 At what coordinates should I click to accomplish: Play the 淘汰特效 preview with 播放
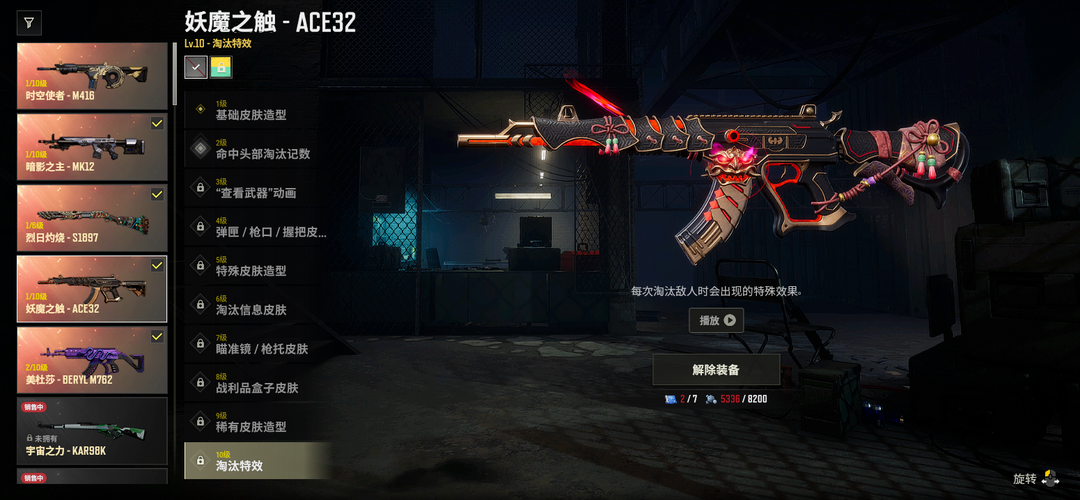tap(716, 321)
